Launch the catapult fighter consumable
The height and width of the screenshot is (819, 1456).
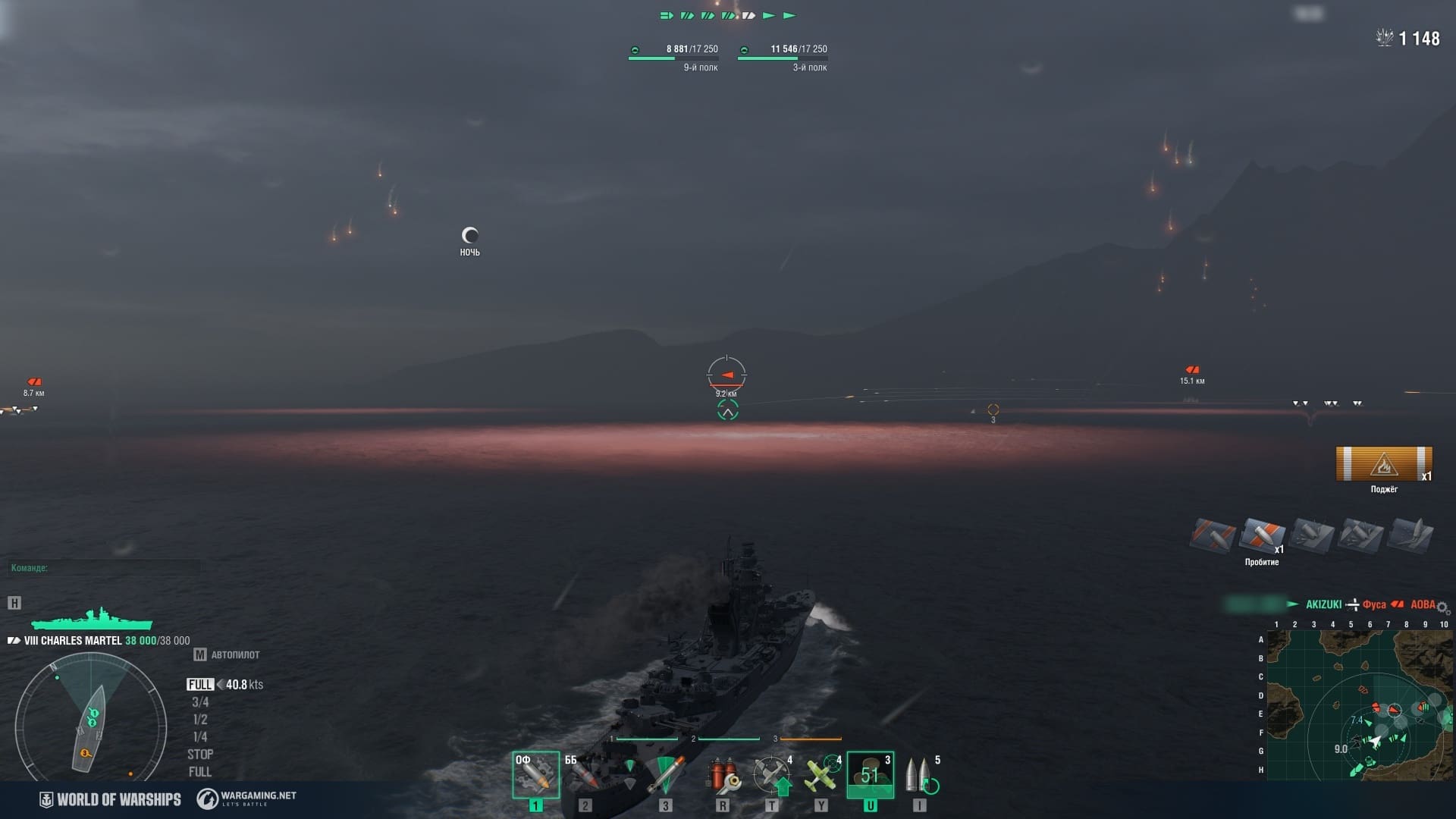click(x=772, y=774)
